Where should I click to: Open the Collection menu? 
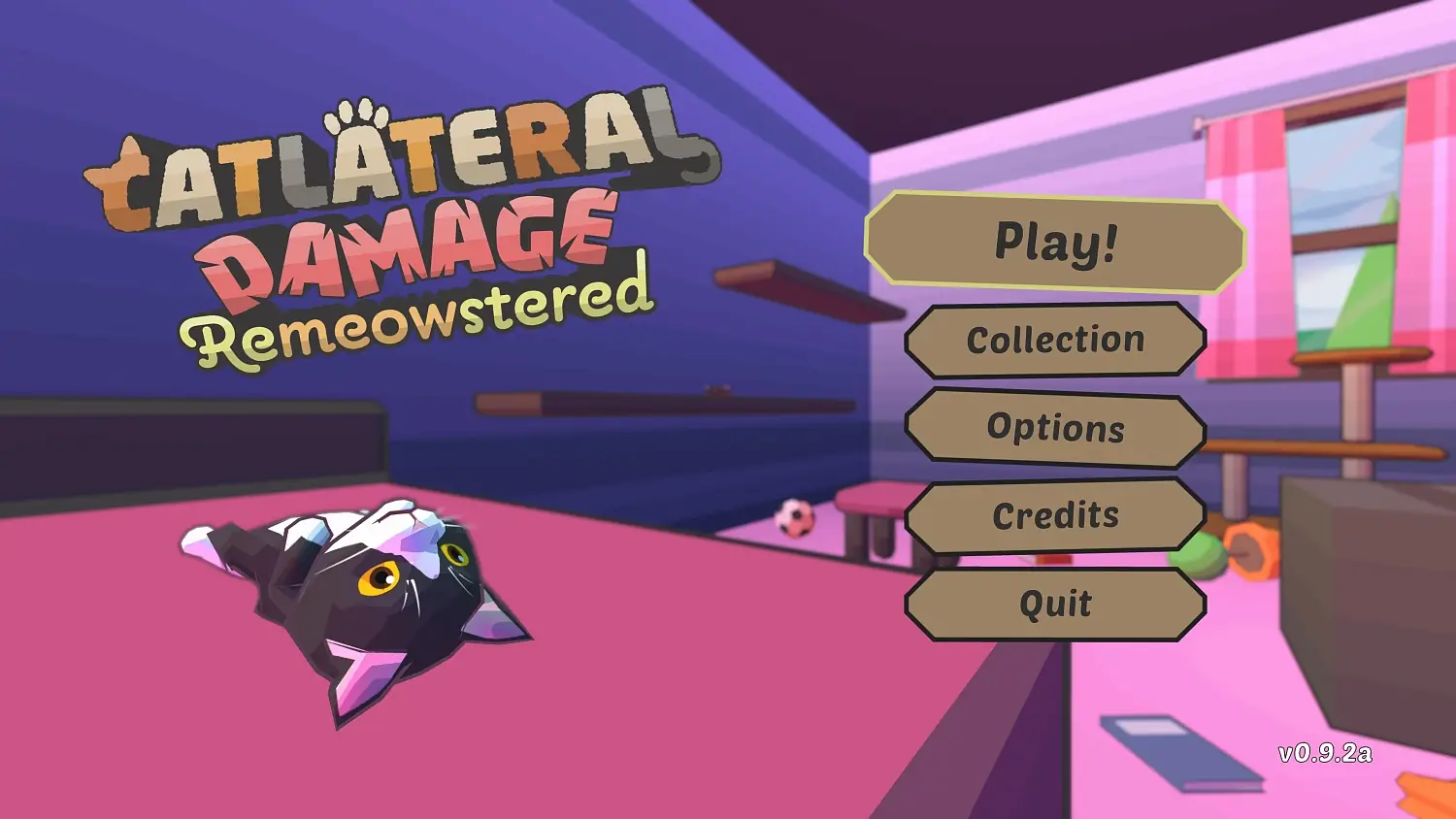pos(1055,340)
